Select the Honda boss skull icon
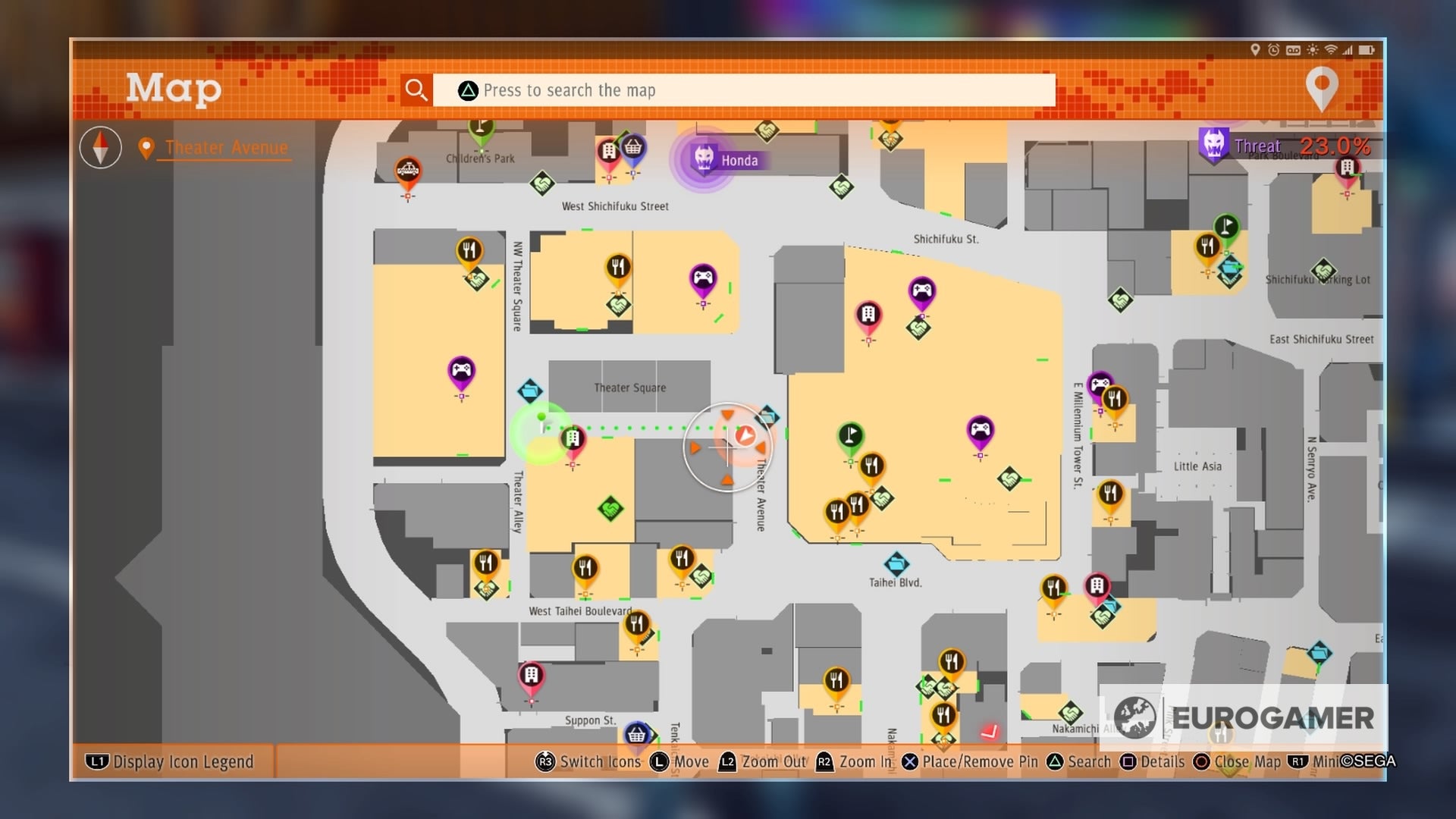 (x=705, y=157)
